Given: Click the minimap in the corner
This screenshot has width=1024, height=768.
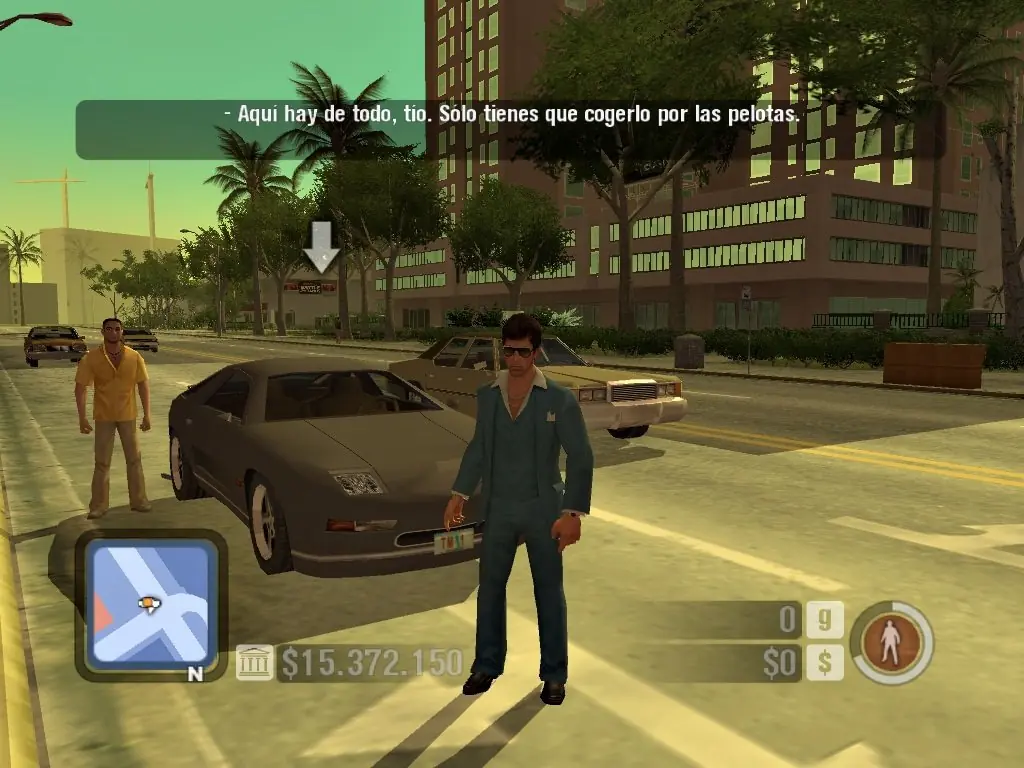Looking at the screenshot, I should 150,604.
